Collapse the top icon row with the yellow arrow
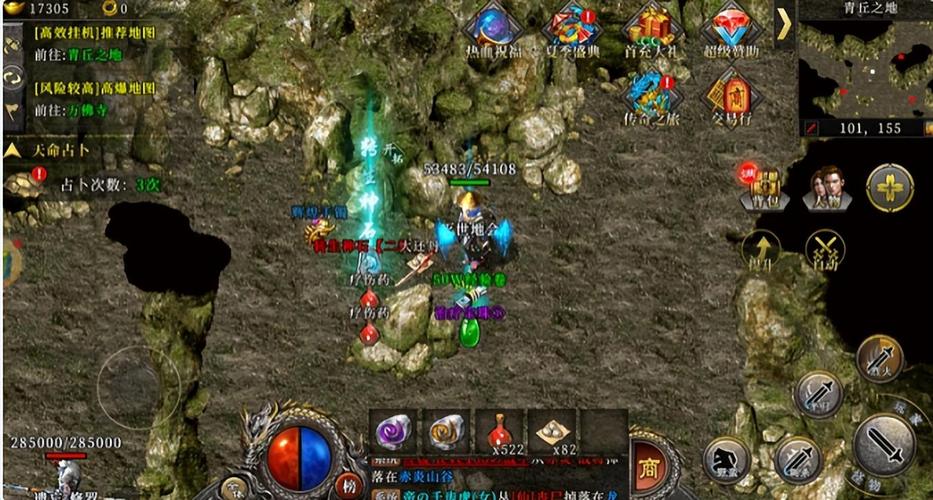 785,24
